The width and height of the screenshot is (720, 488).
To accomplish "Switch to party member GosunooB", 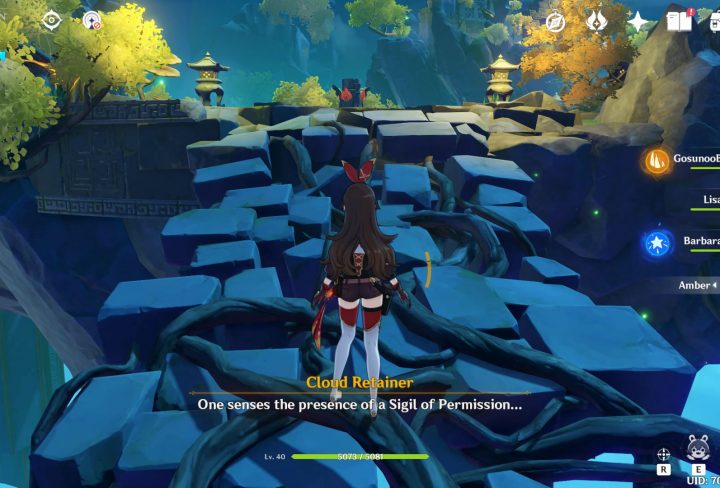I will point(694,159).
